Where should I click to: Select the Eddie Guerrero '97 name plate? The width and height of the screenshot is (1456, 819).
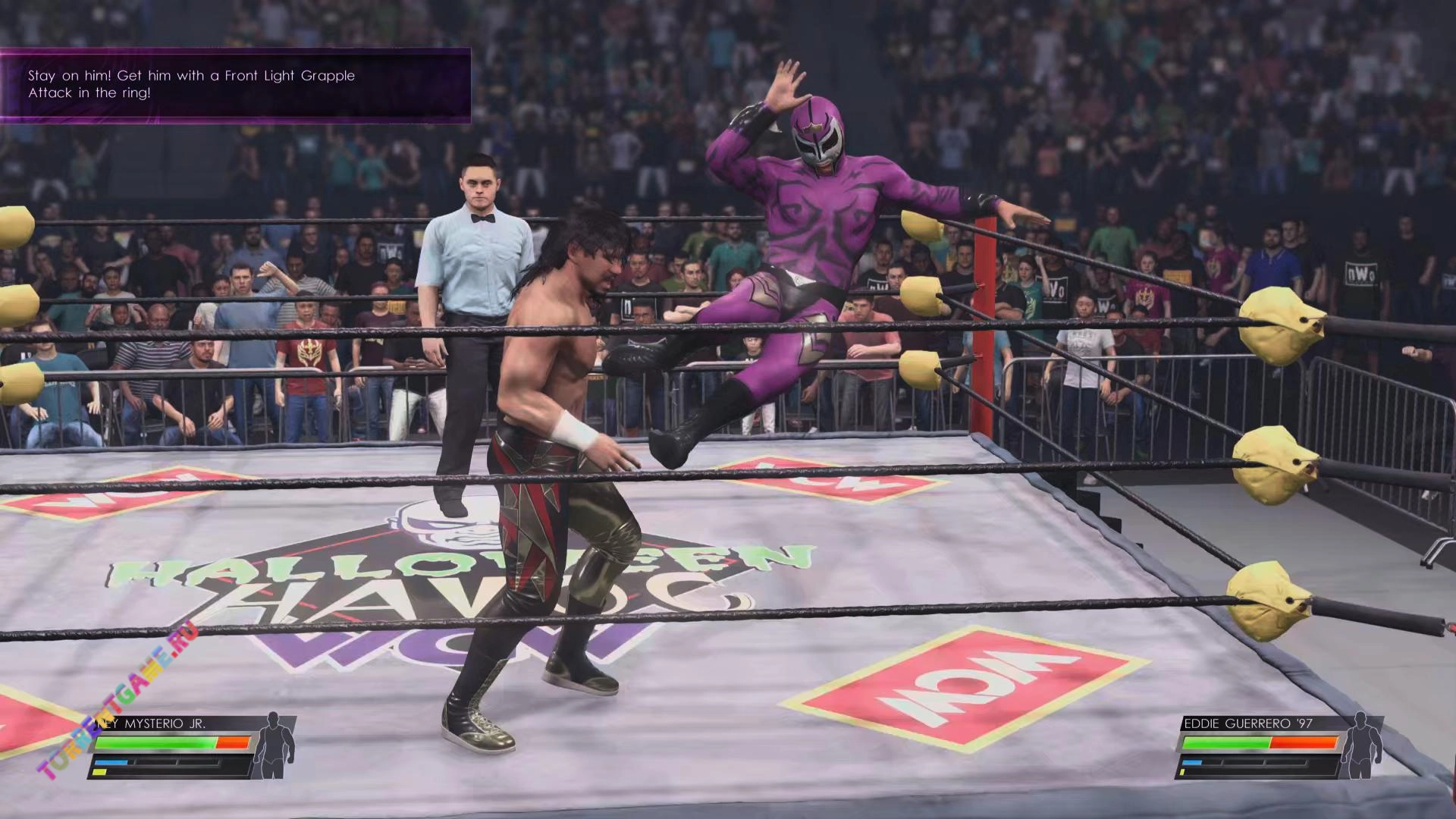coord(1248,723)
